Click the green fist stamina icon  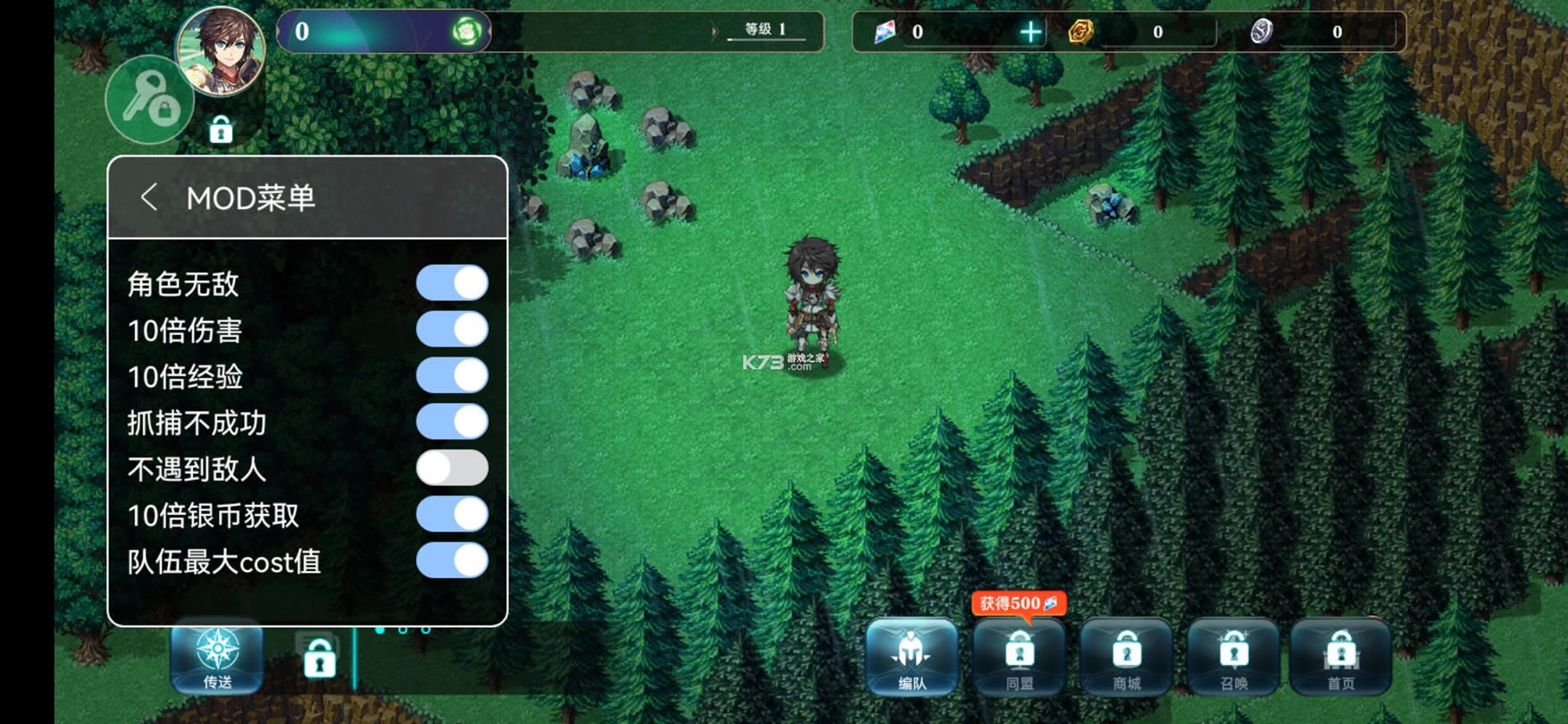[466, 31]
